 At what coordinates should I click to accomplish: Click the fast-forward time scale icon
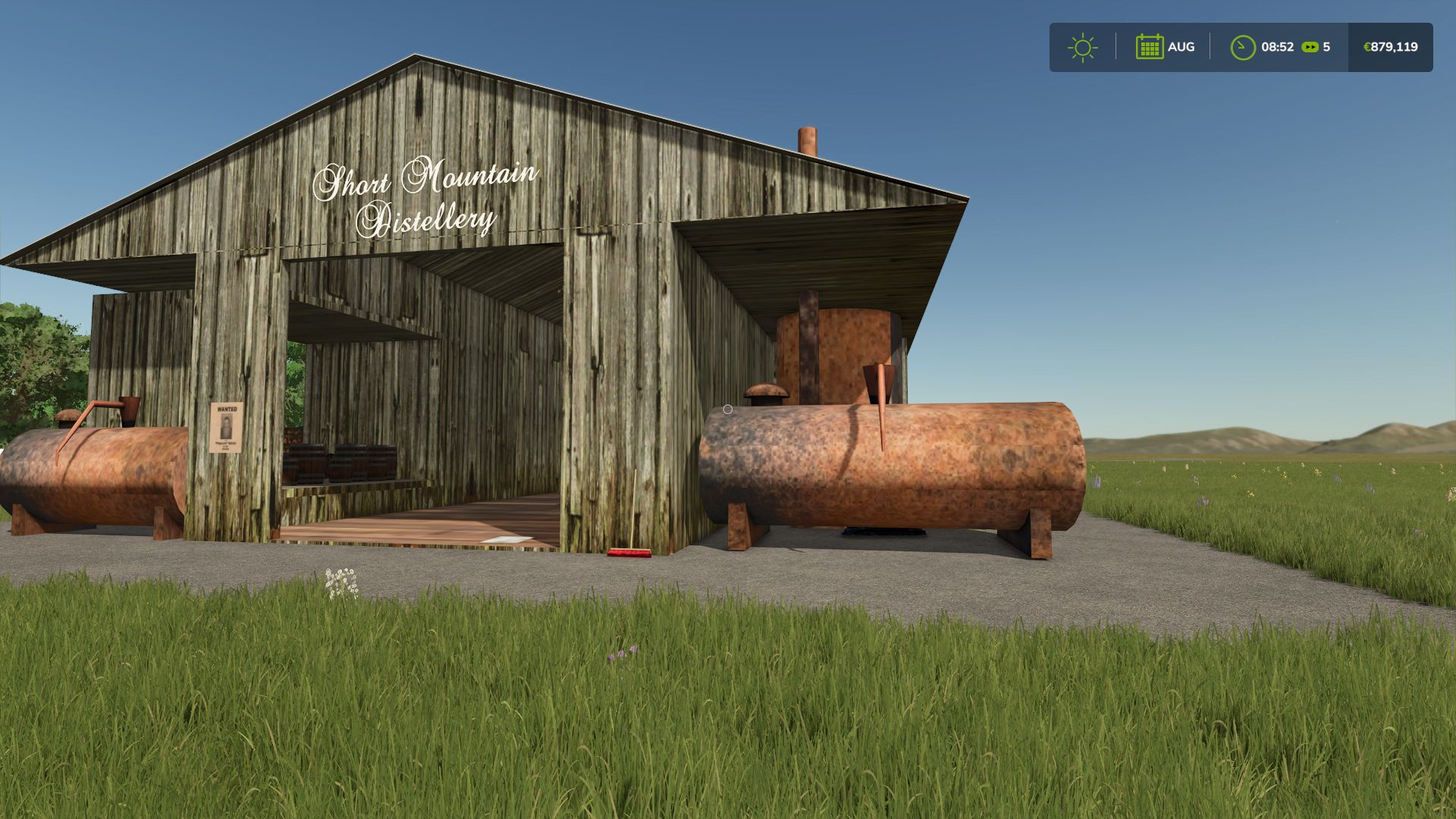coord(1310,47)
